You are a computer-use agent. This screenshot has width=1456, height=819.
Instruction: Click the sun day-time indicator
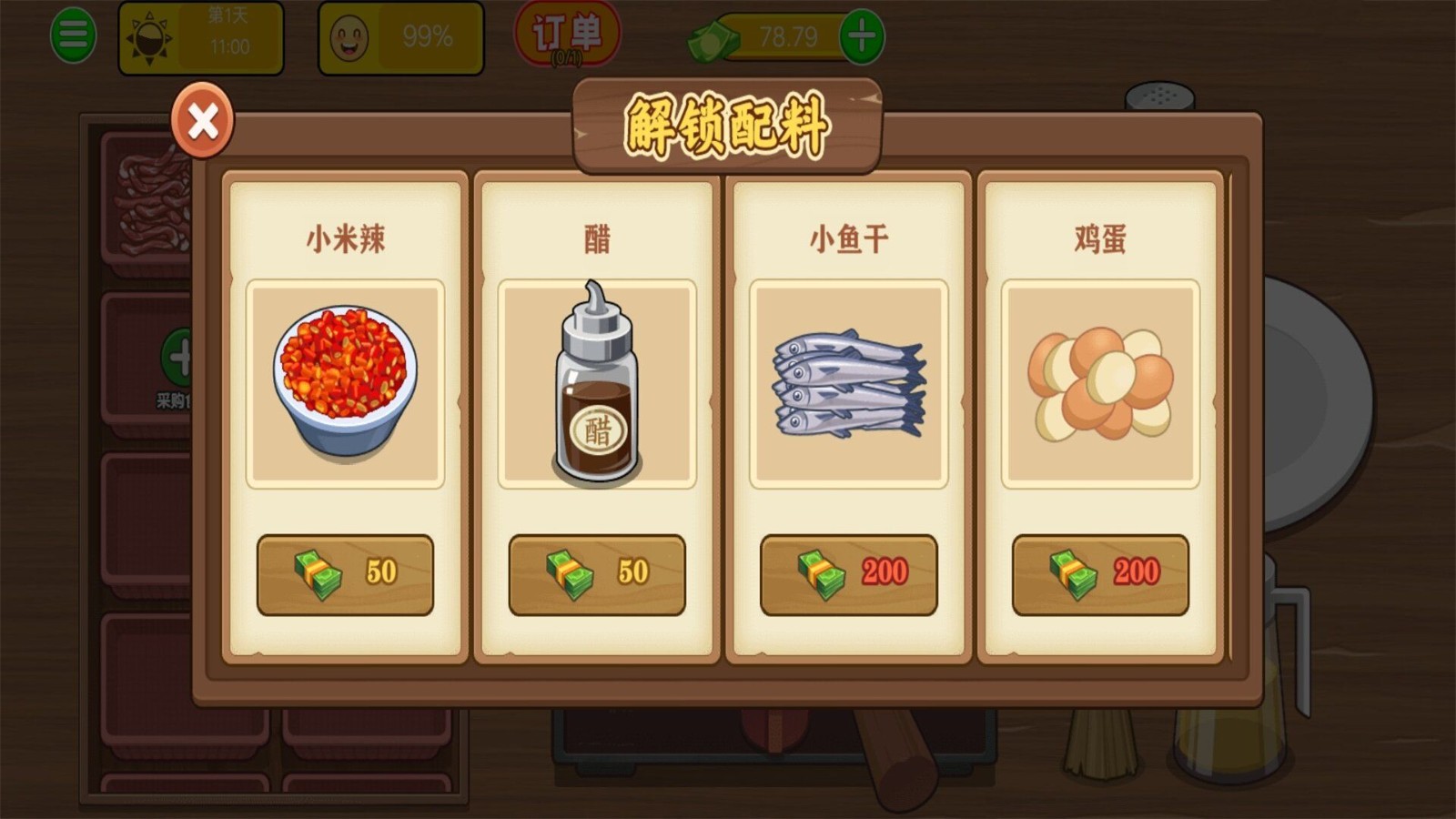151,35
